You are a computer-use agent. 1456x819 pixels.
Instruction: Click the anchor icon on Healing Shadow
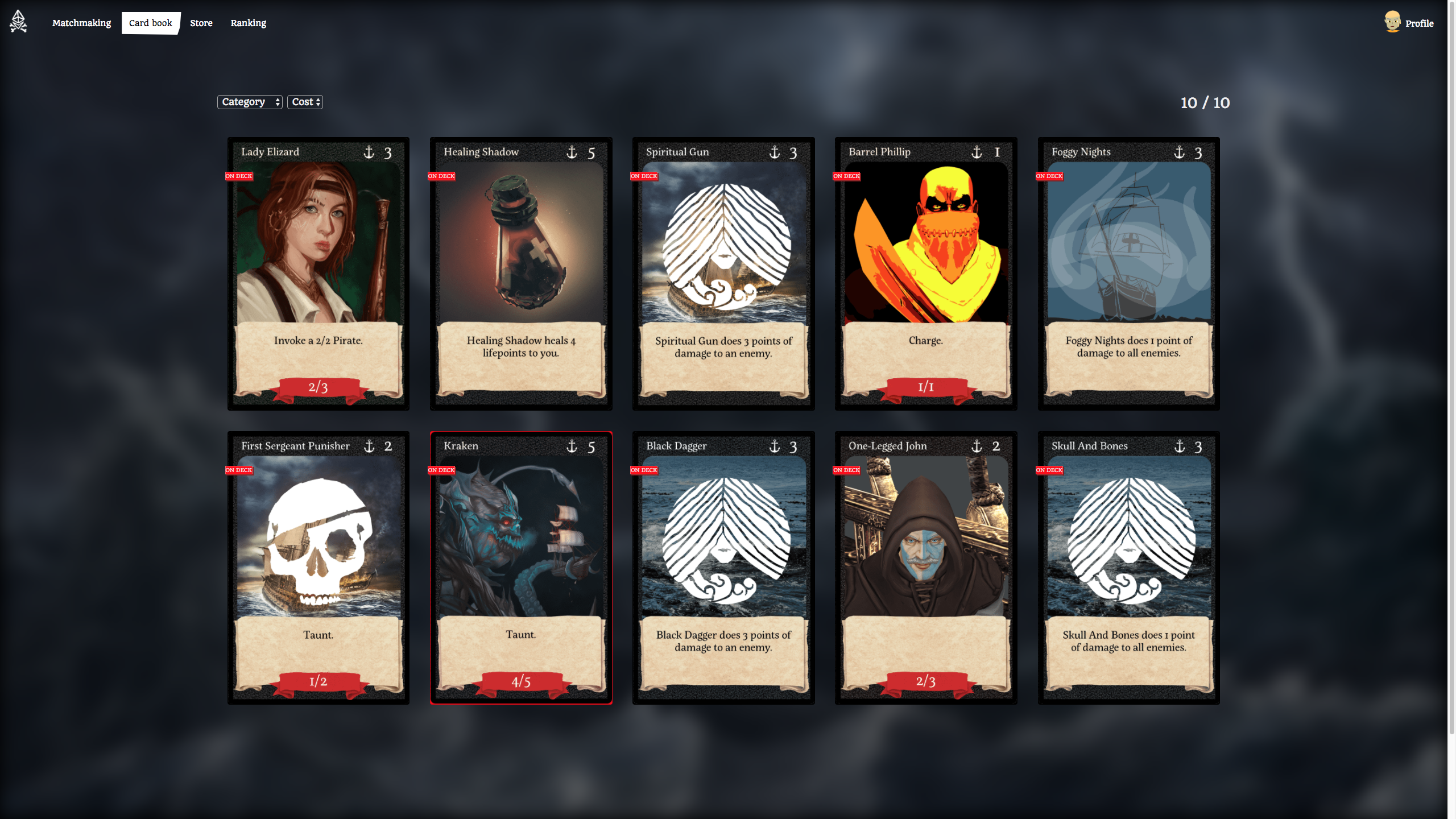[573, 152]
